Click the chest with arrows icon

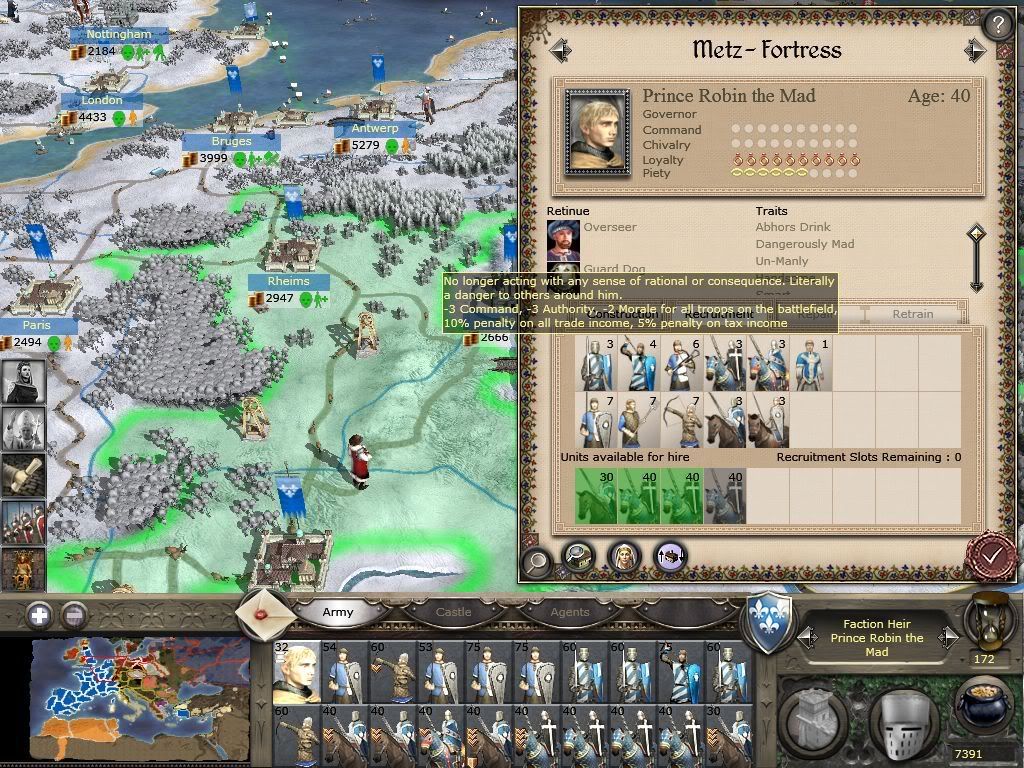(x=669, y=556)
